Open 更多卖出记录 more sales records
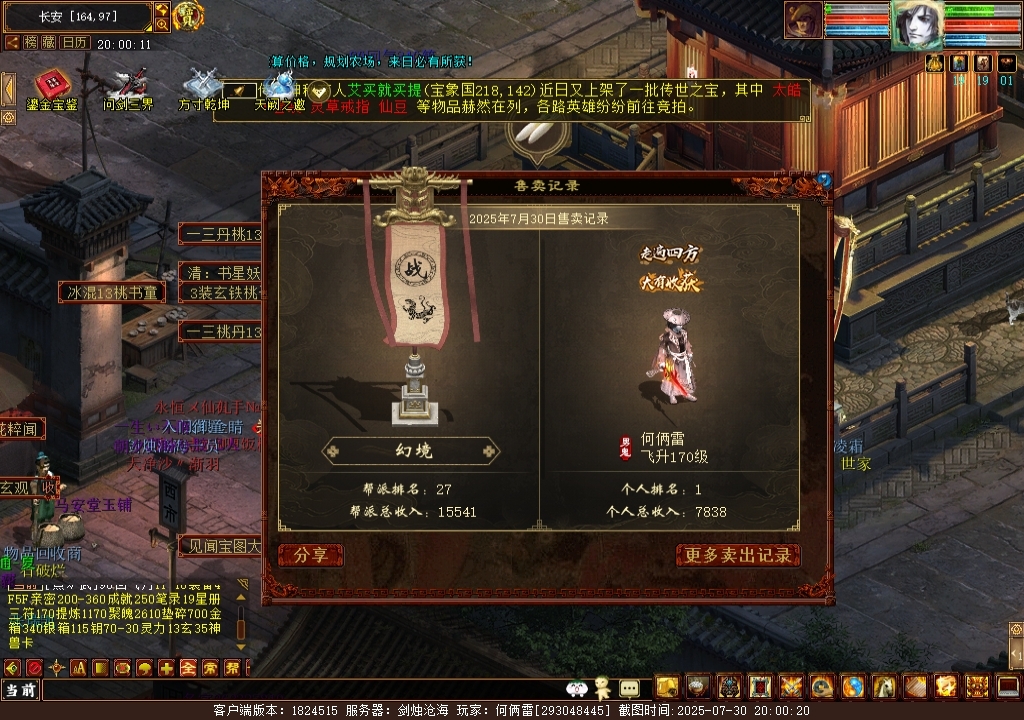Screen dimensions: 1024x720 click(x=738, y=556)
